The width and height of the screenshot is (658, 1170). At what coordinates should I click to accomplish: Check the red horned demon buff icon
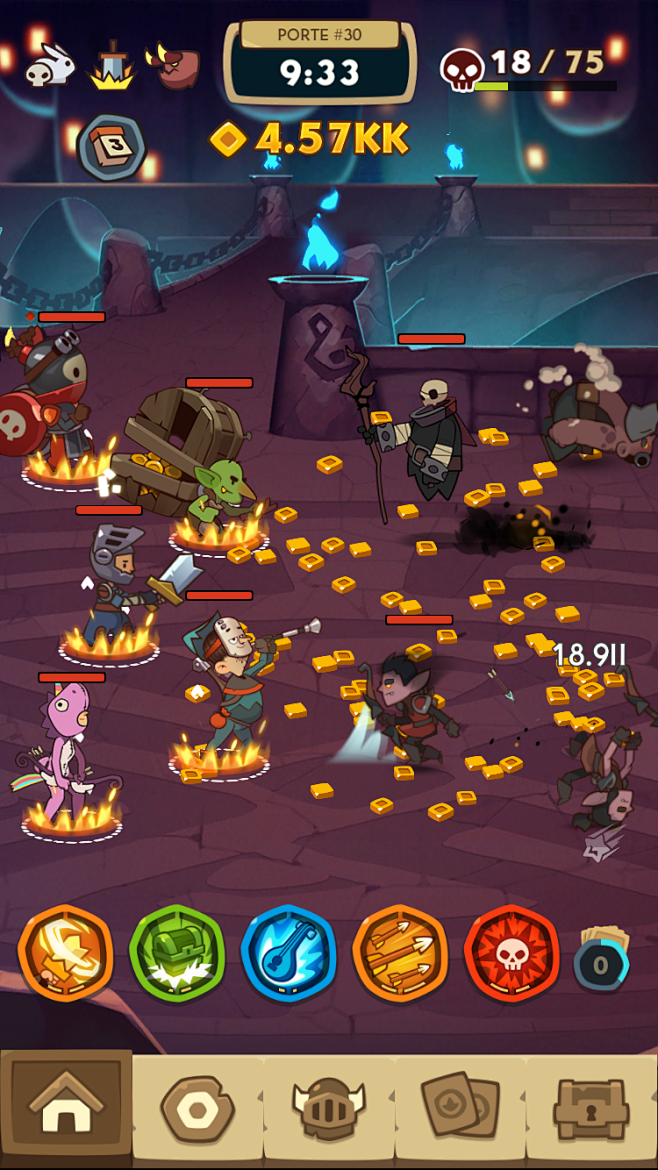[174, 66]
